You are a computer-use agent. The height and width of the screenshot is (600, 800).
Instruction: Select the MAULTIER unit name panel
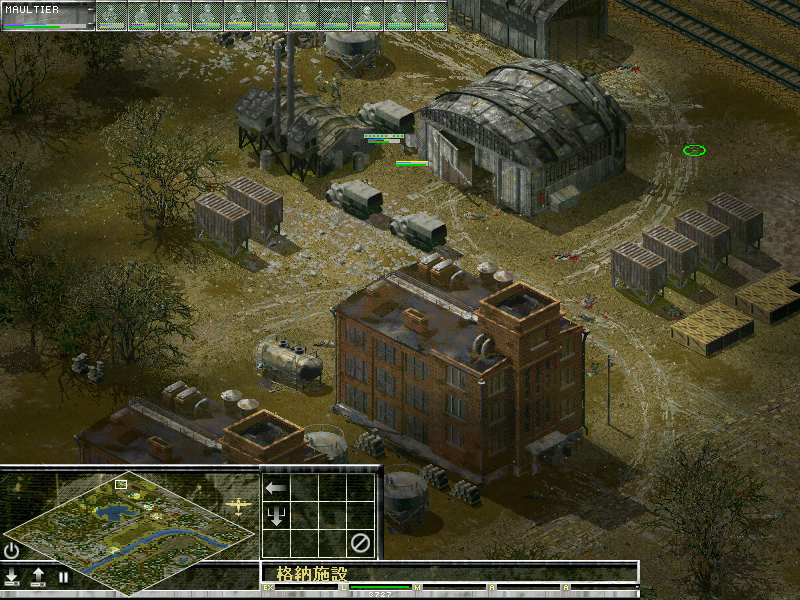coord(48,15)
